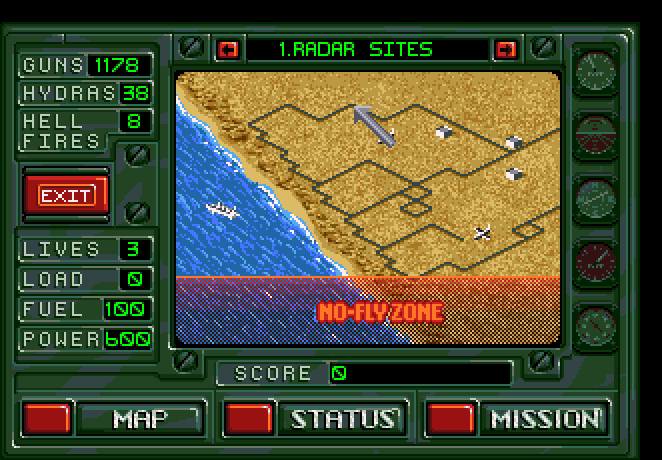662x460 pixels.
Task: Open the MAP view
Action: pos(140,418)
